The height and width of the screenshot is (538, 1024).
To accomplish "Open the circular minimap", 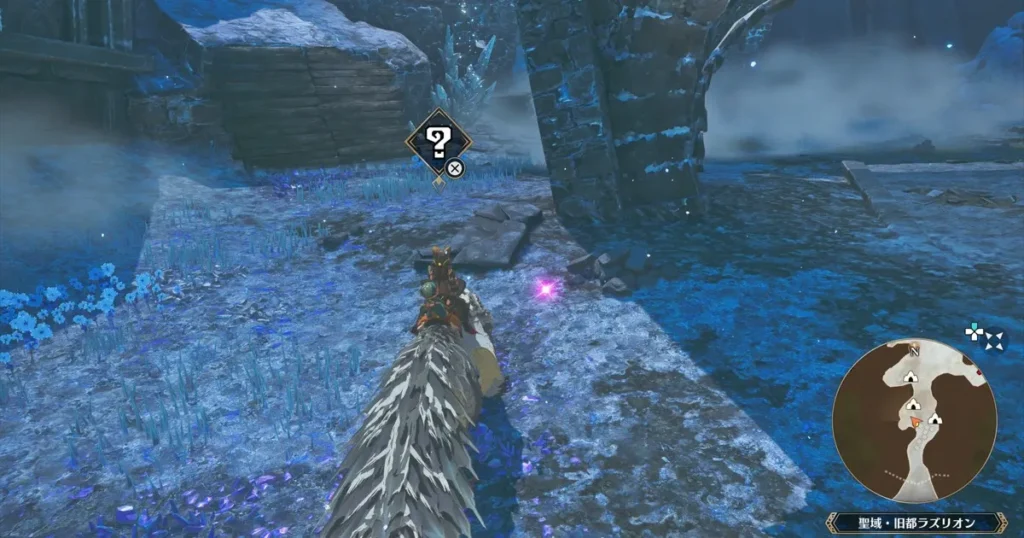I will click(x=914, y=420).
